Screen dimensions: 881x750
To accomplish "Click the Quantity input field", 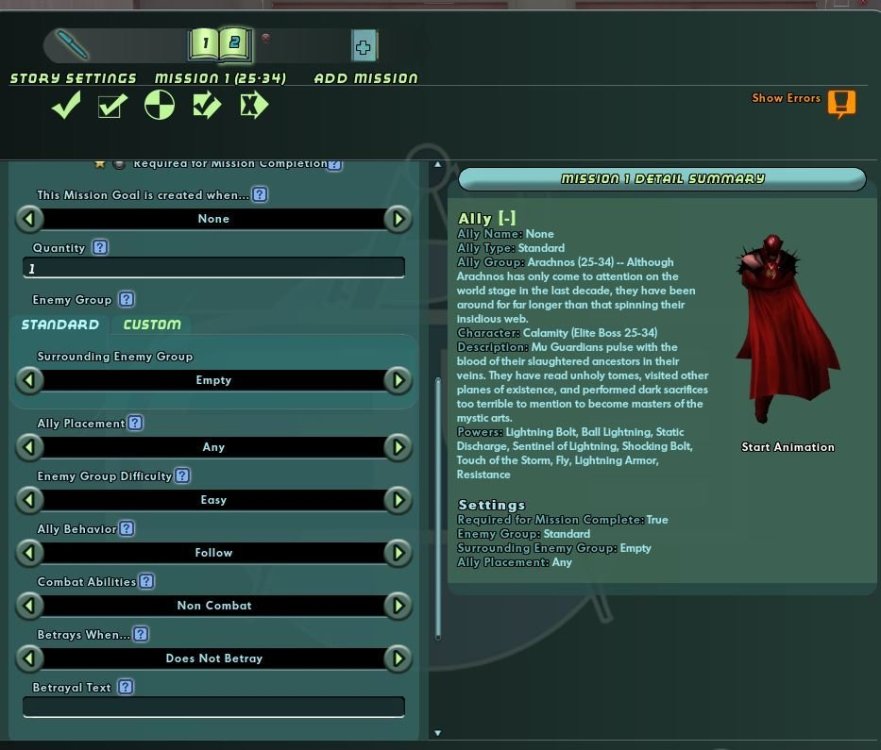I will pyautogui.click(x=214, y=268).
